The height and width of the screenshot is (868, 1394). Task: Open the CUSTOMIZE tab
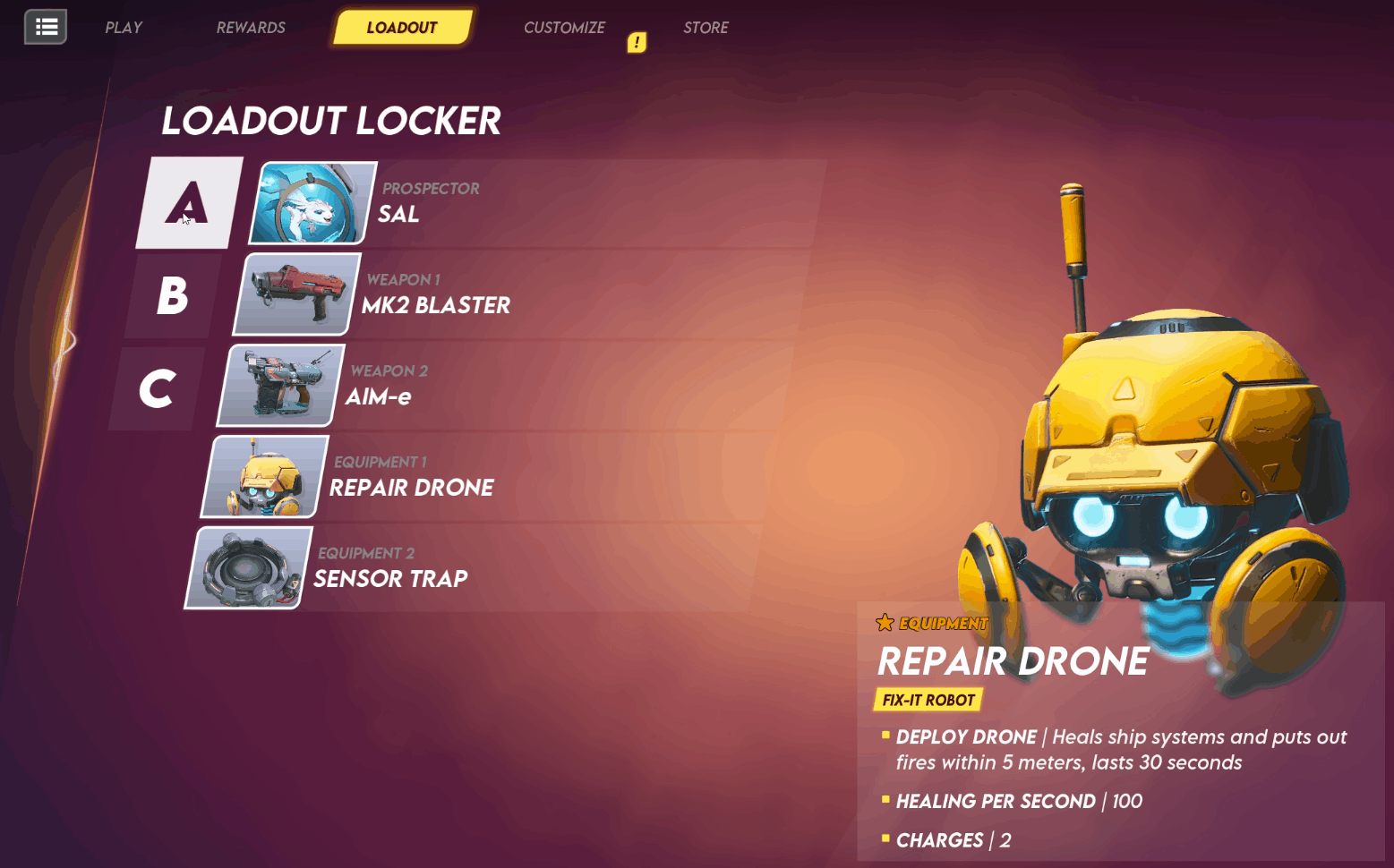pyautogui.click(x=564, y=27)
